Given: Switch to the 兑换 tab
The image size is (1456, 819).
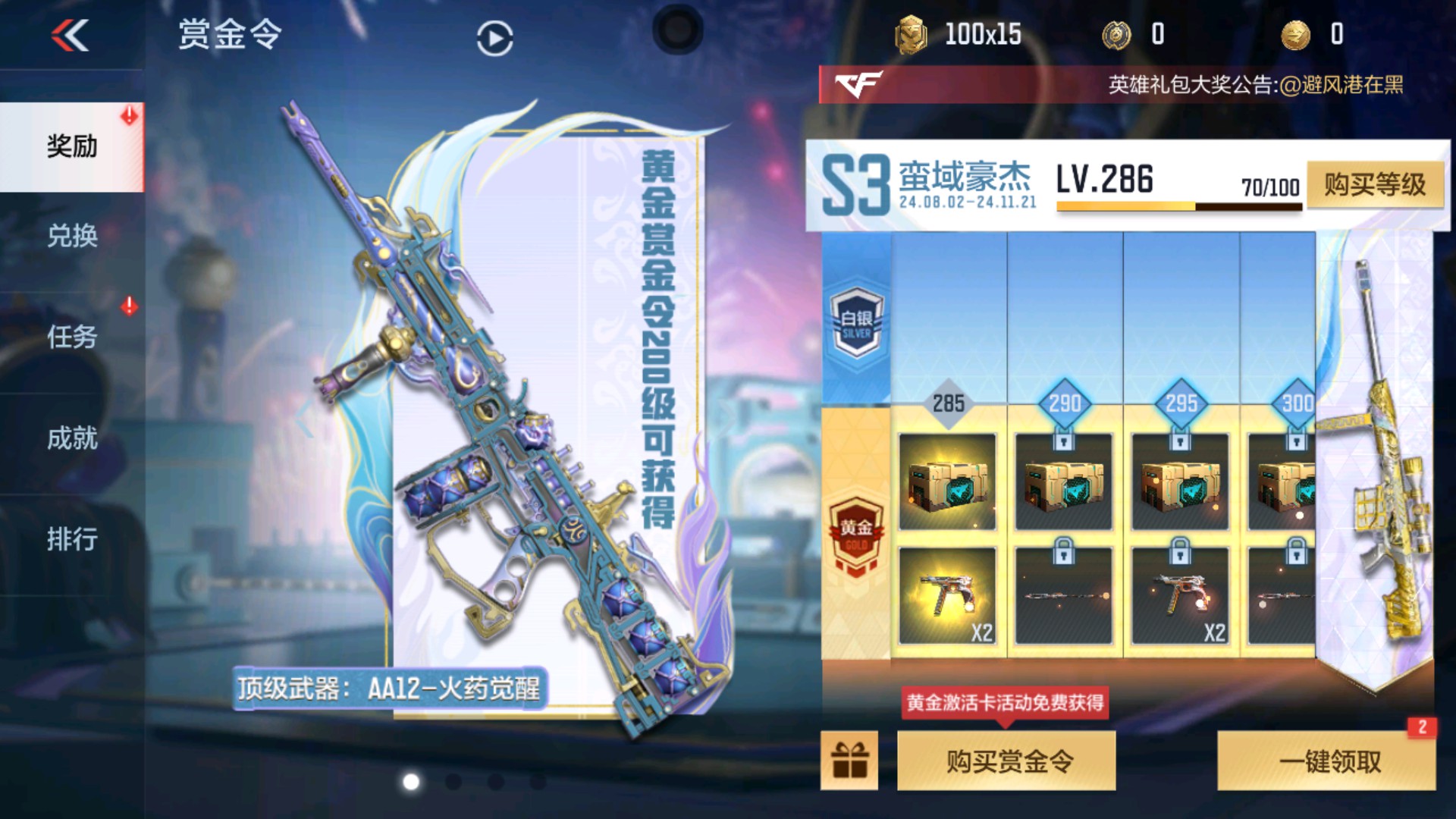Looking at the screenshot, I should click(74, 237).
